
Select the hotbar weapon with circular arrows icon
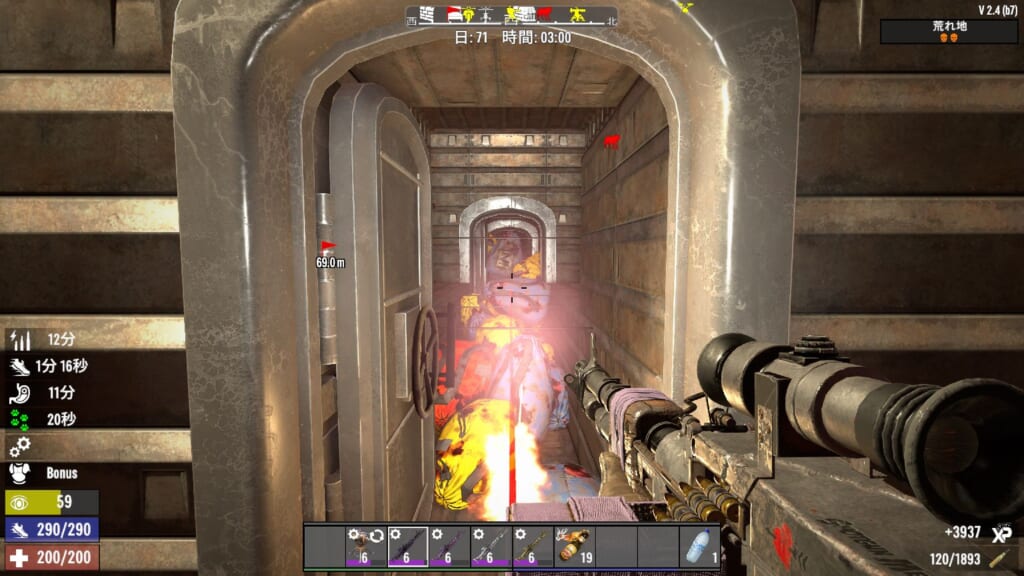pyautogui.click(x=365, y=547)
